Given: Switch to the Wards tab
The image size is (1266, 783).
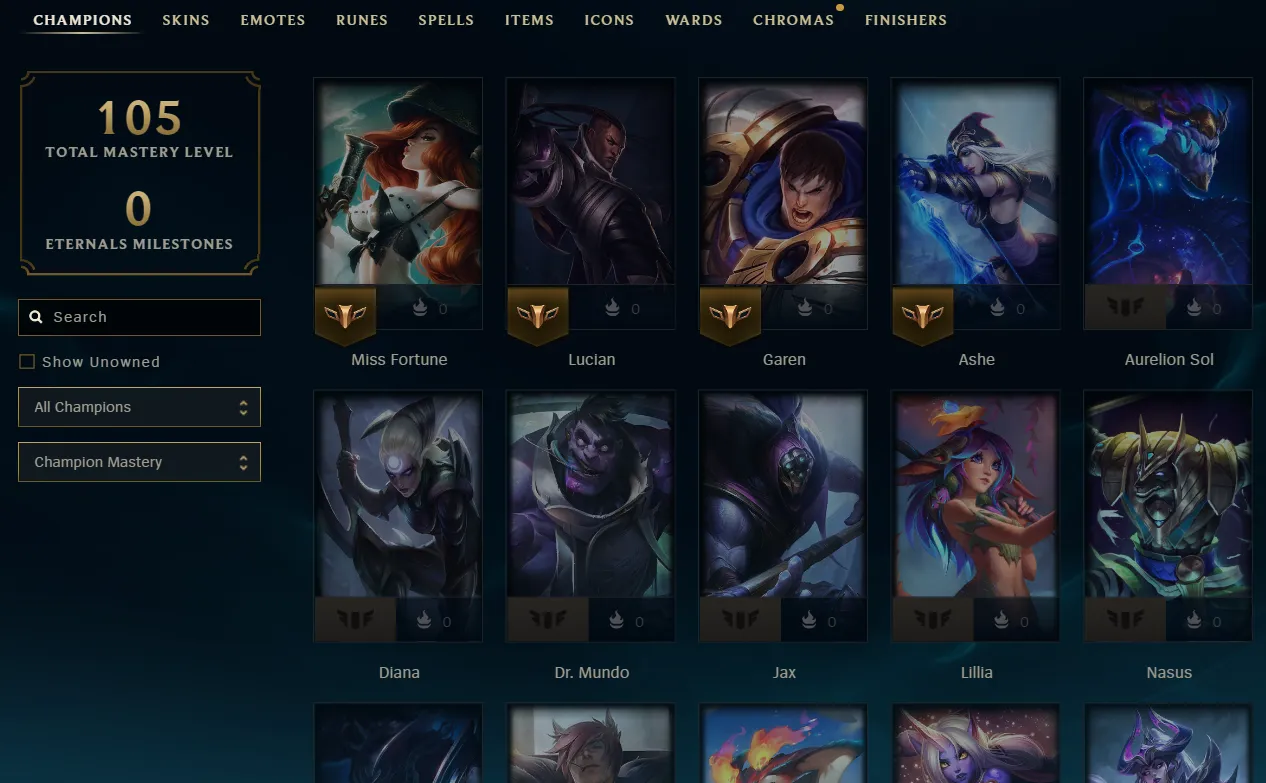Looking at the screenshot, I should pyautogui.click(x=694, y=20).
